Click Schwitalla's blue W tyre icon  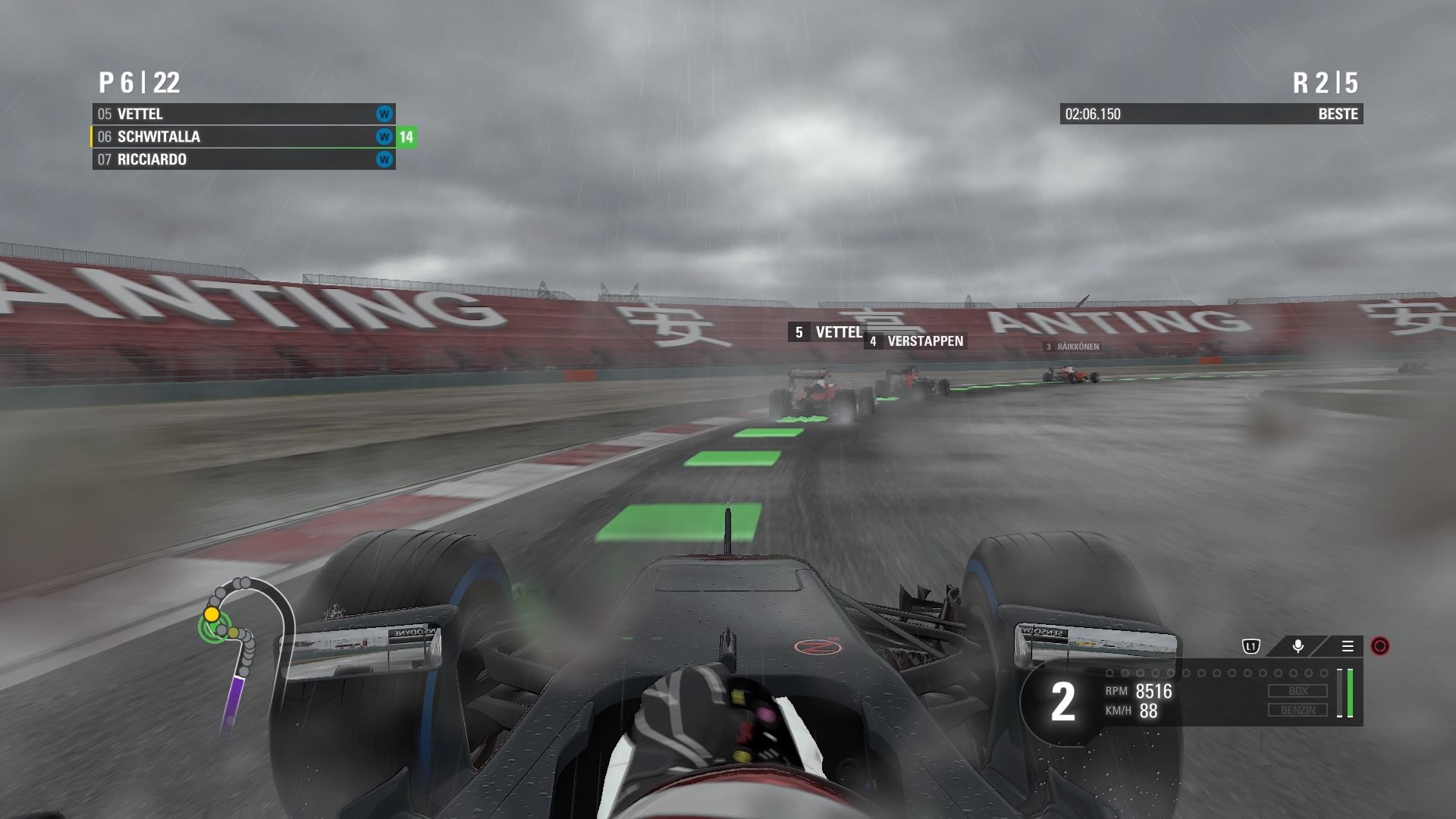tap(383, 136)
